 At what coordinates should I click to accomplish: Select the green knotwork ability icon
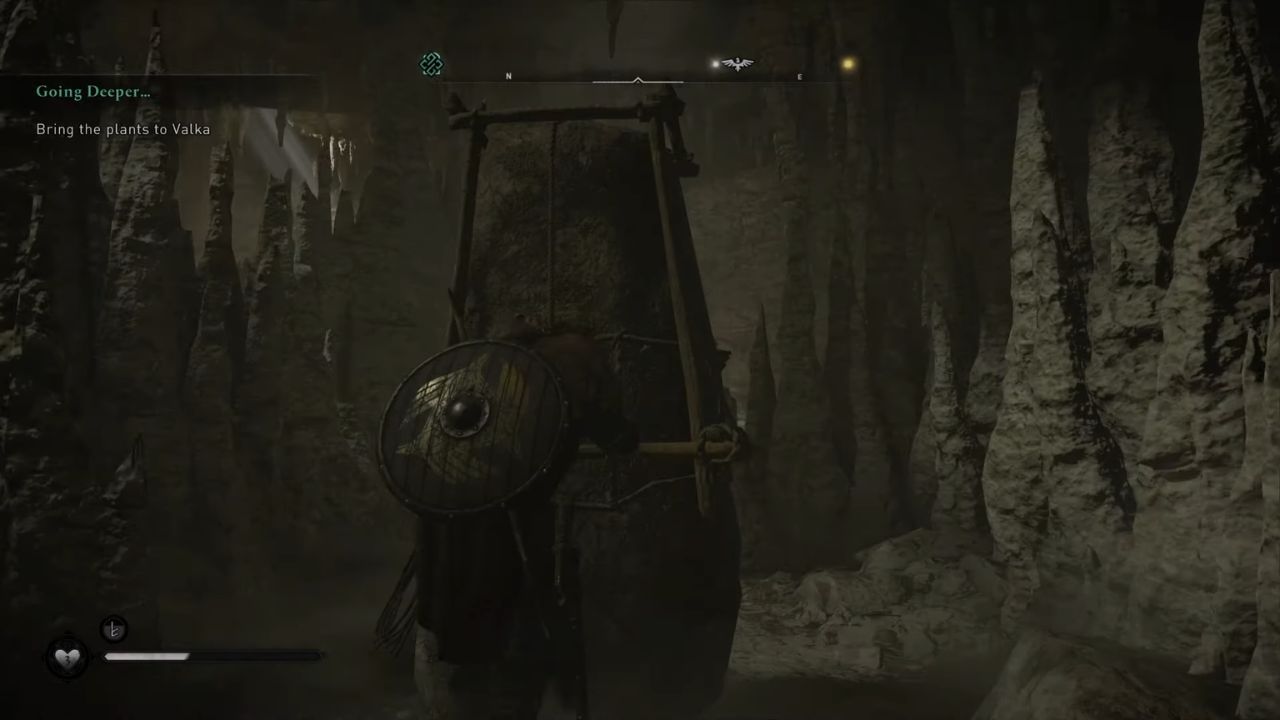tap(430, 64)
